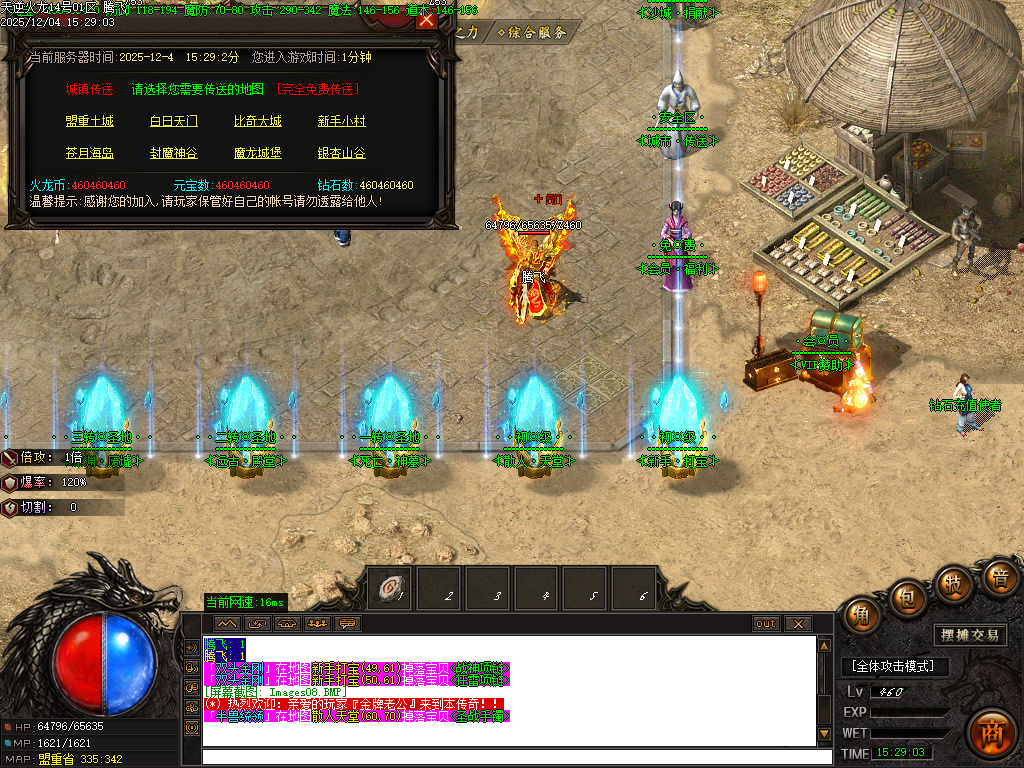Pick the 苍月海岛 map link
This screenshot has width=1024, height=768.
click(90, 154)
